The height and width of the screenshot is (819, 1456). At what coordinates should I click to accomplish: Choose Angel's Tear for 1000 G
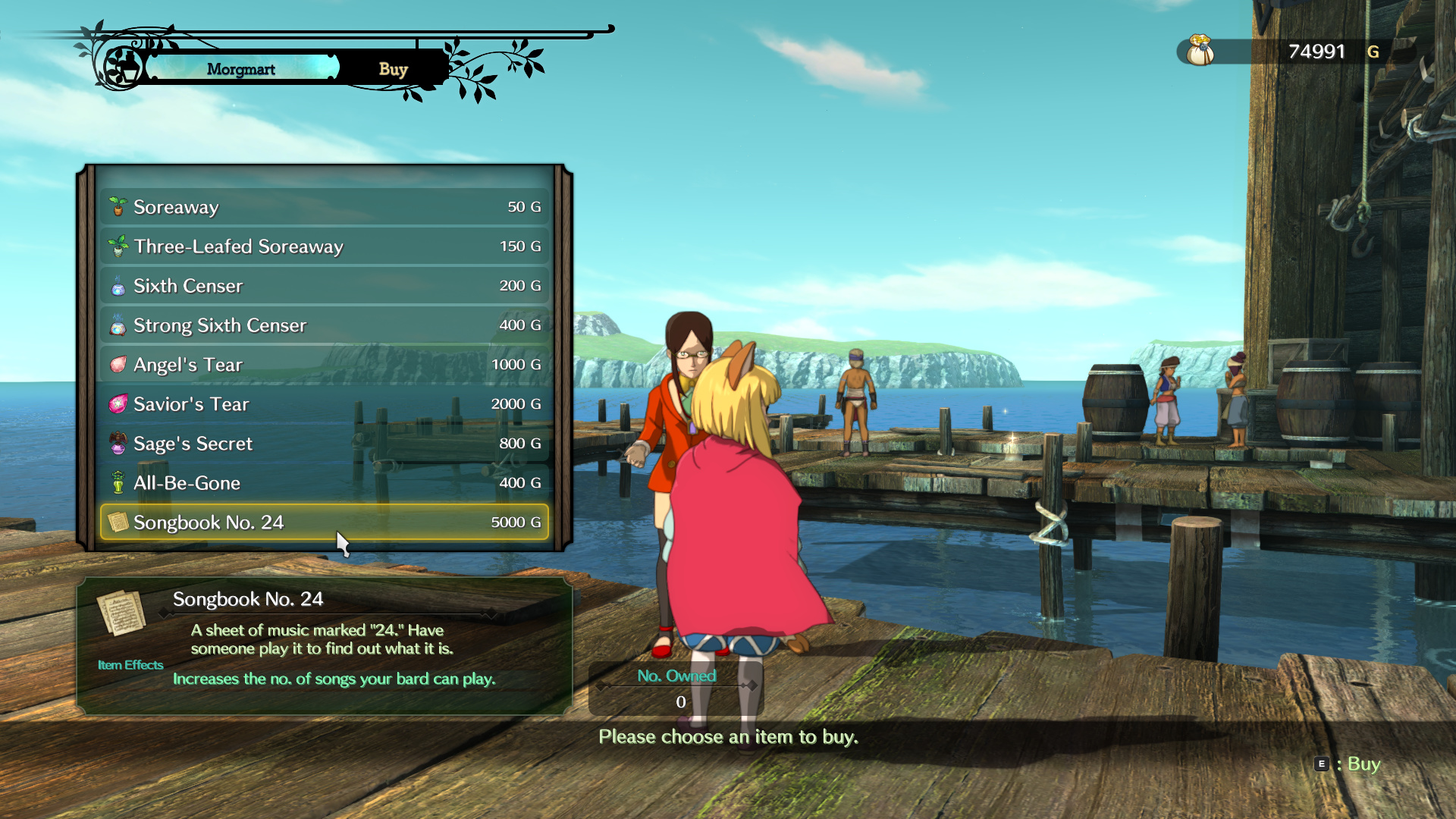pos(325,365)
